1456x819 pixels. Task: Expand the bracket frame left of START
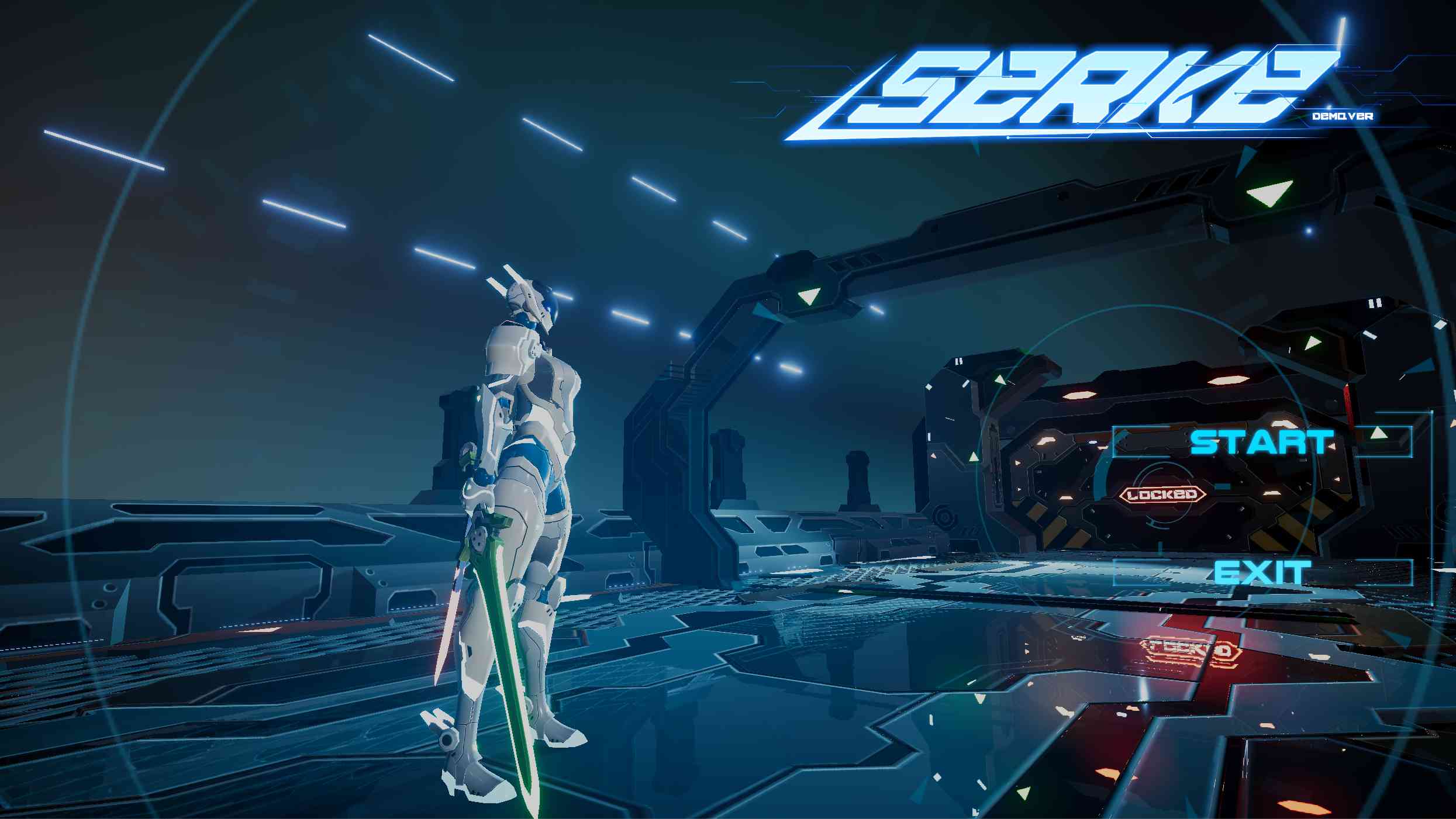[x=1140, y=443]
